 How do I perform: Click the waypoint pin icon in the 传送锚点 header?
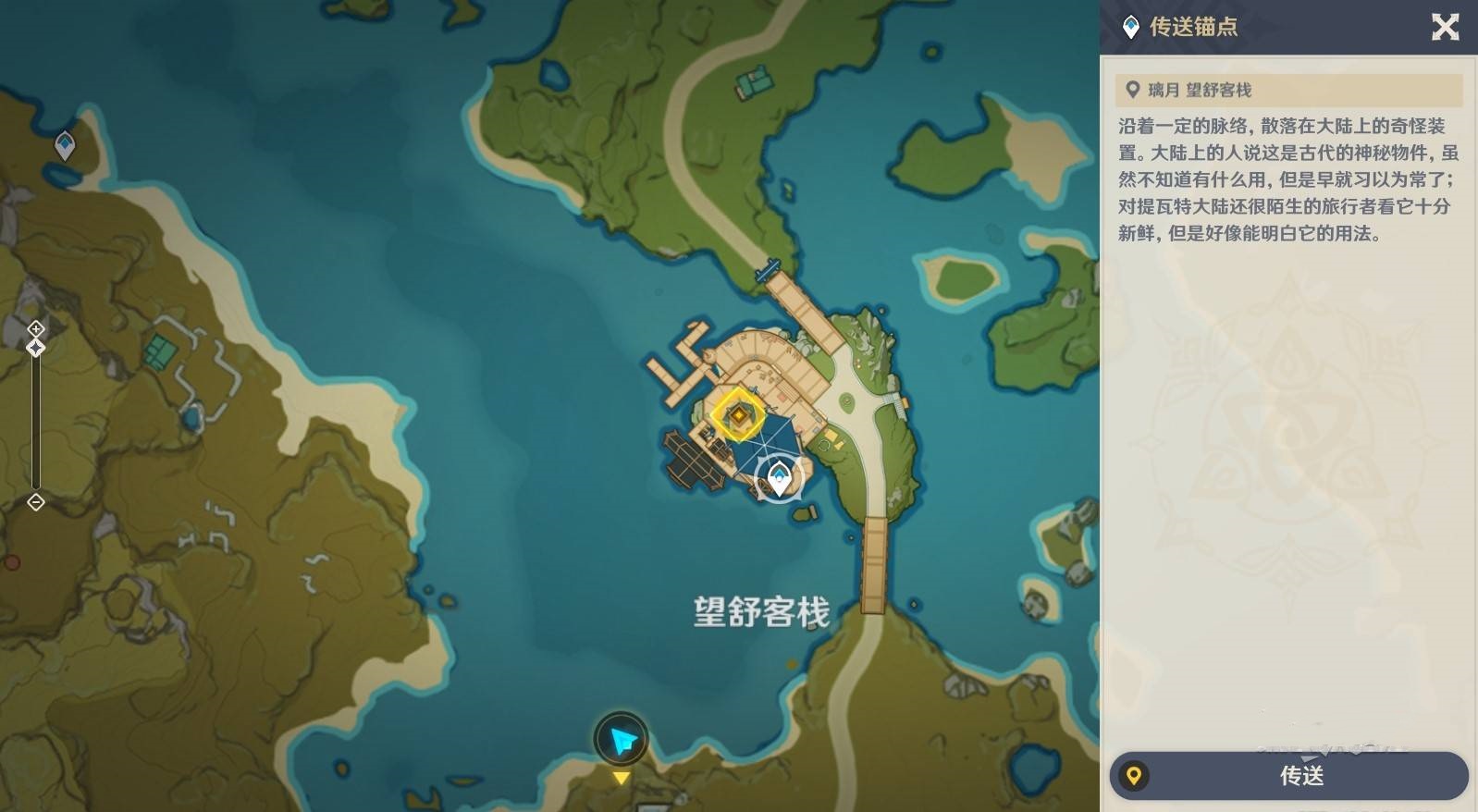click(1129, 28)
